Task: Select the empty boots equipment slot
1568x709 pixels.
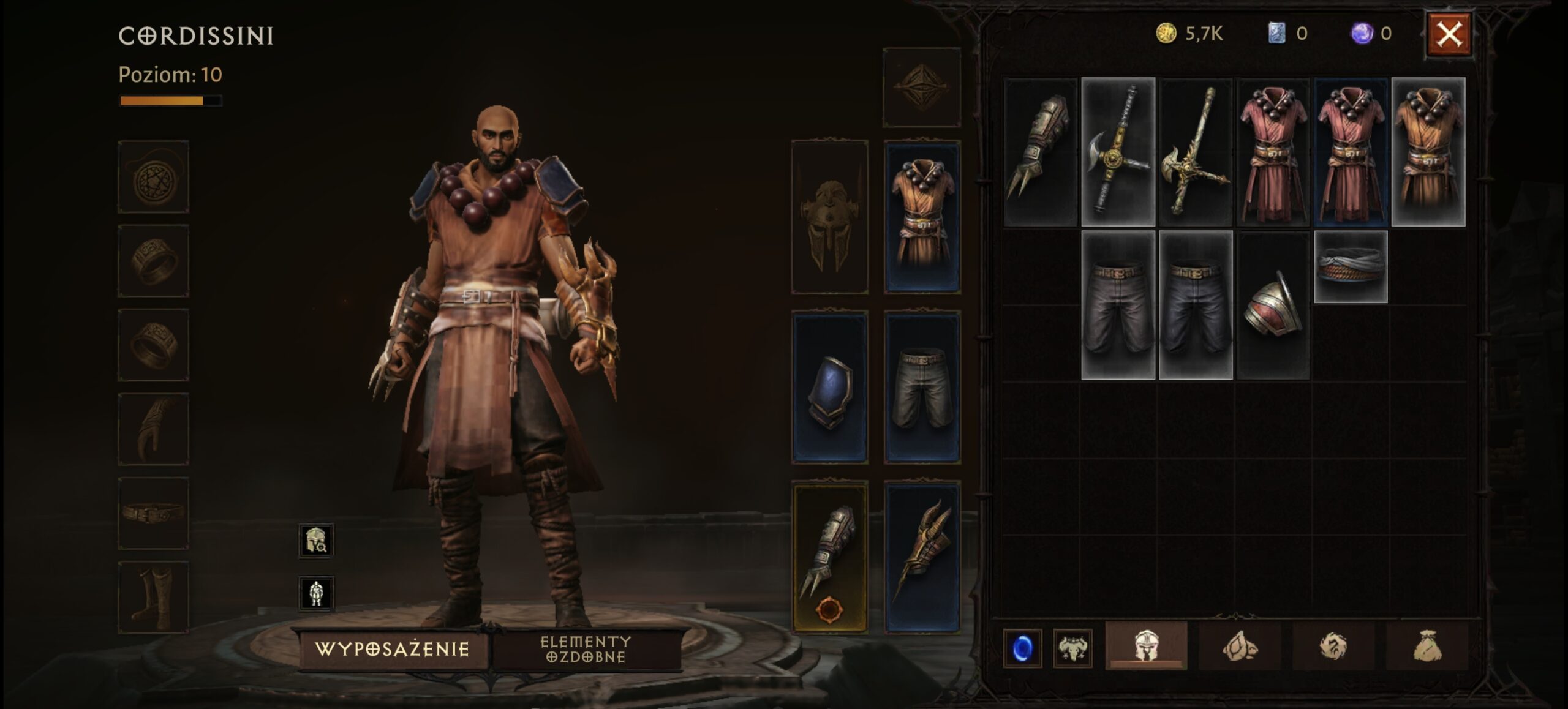Action: [x=153, y=598]
